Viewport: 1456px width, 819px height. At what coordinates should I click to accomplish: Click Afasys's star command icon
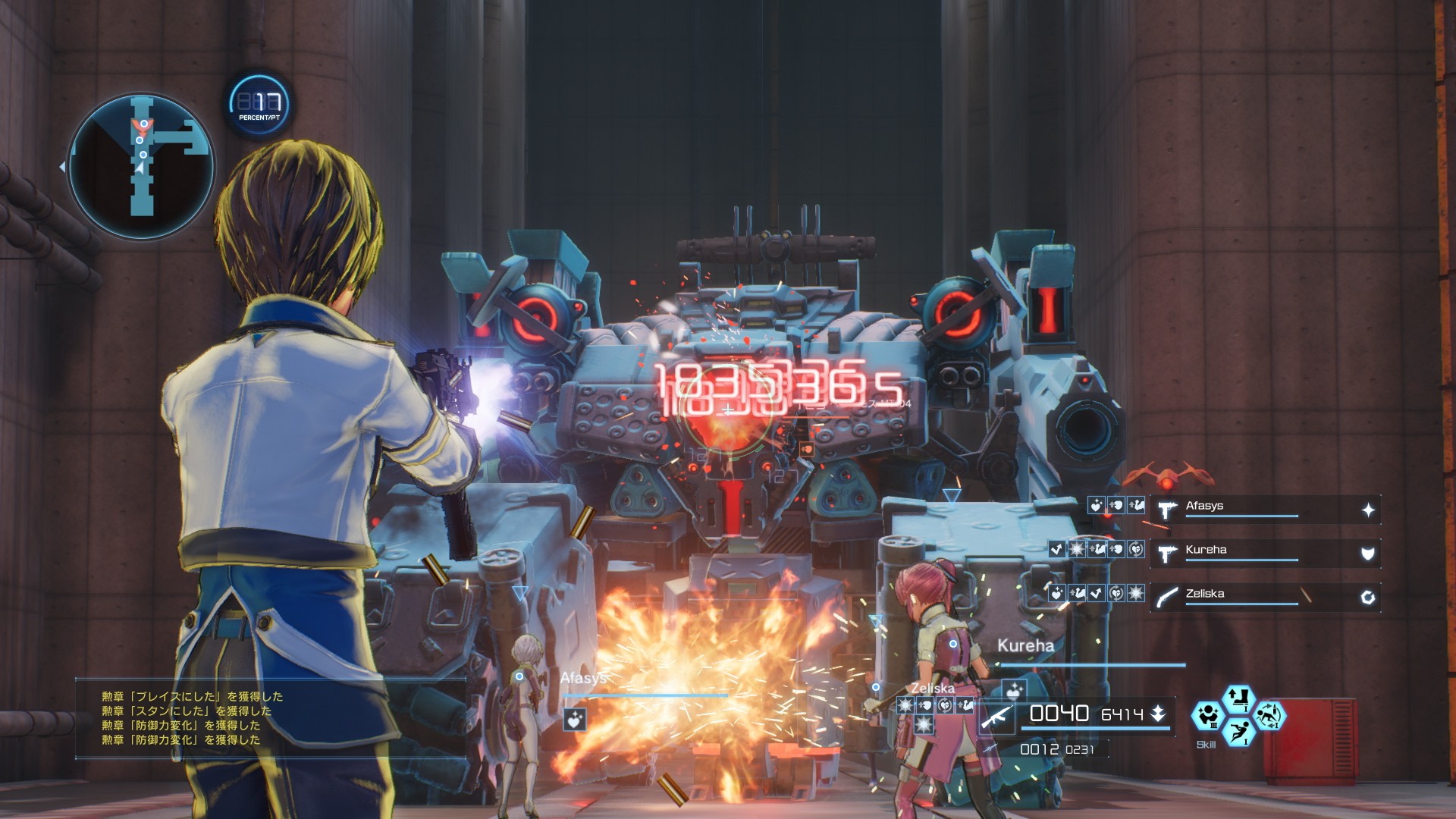click(1367, 510)
